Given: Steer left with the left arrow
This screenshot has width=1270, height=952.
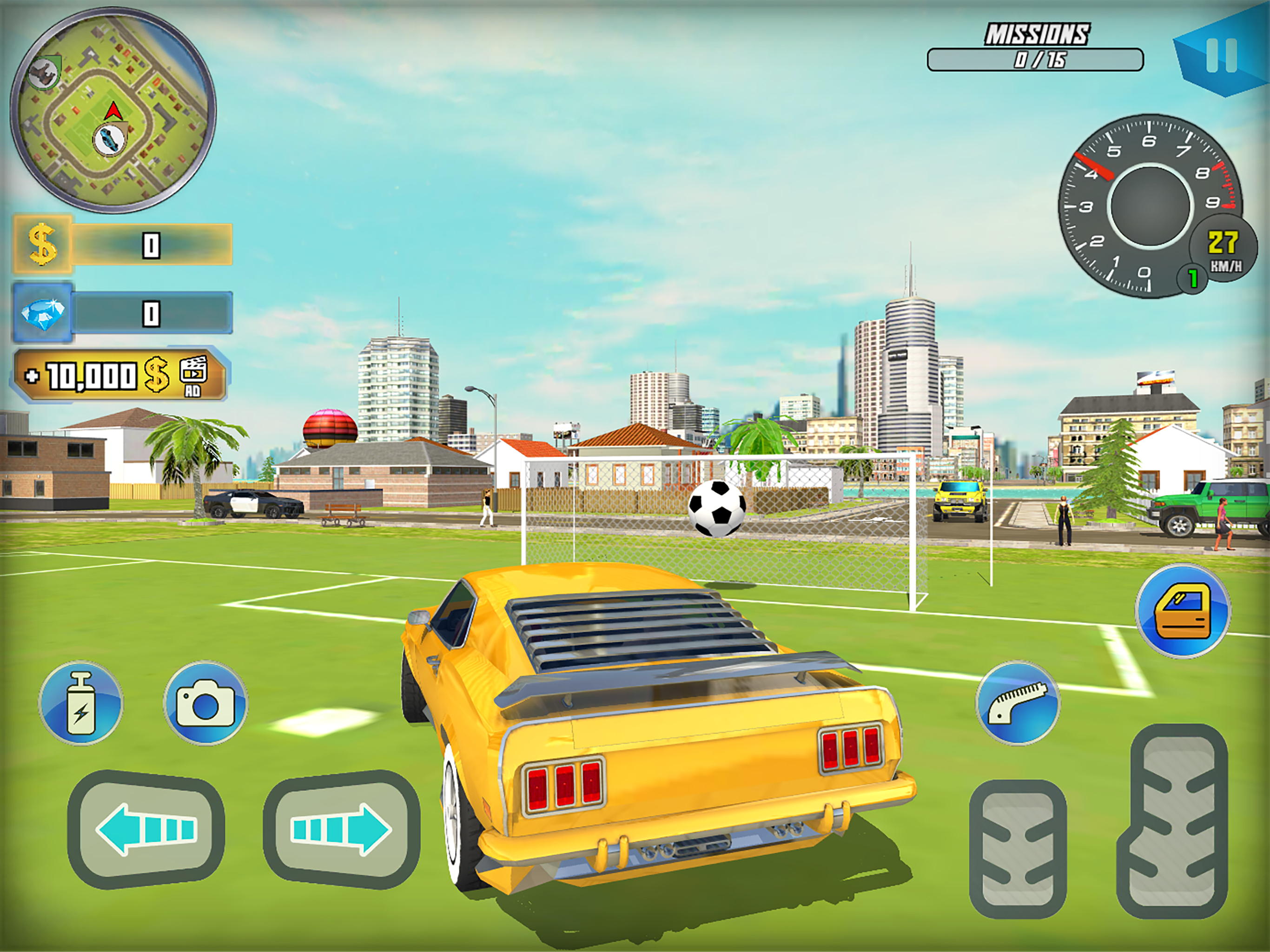Looking at the screenshot, I should [x=146, y=829].
